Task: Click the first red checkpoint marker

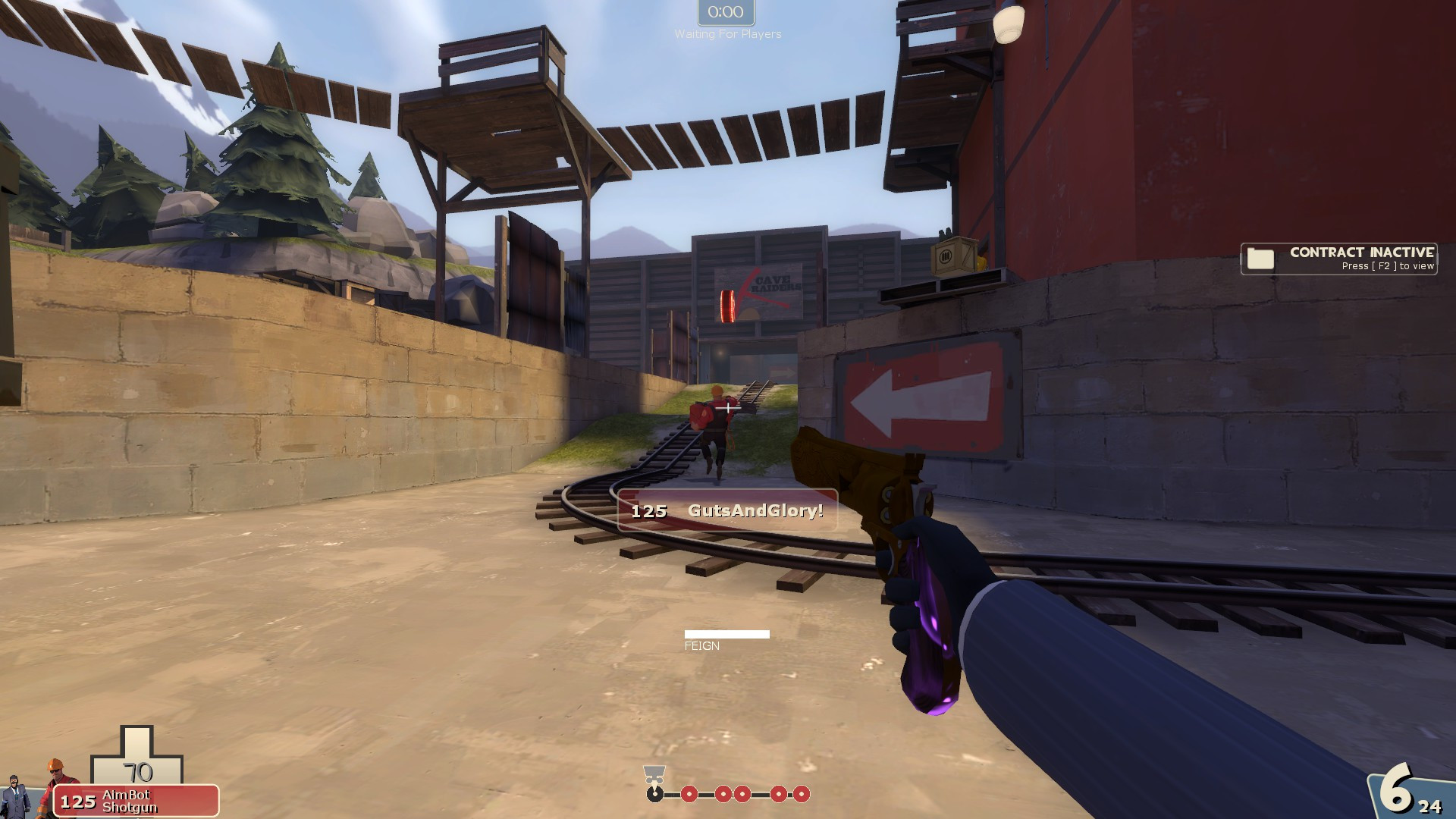Action: tap(689, 795)
